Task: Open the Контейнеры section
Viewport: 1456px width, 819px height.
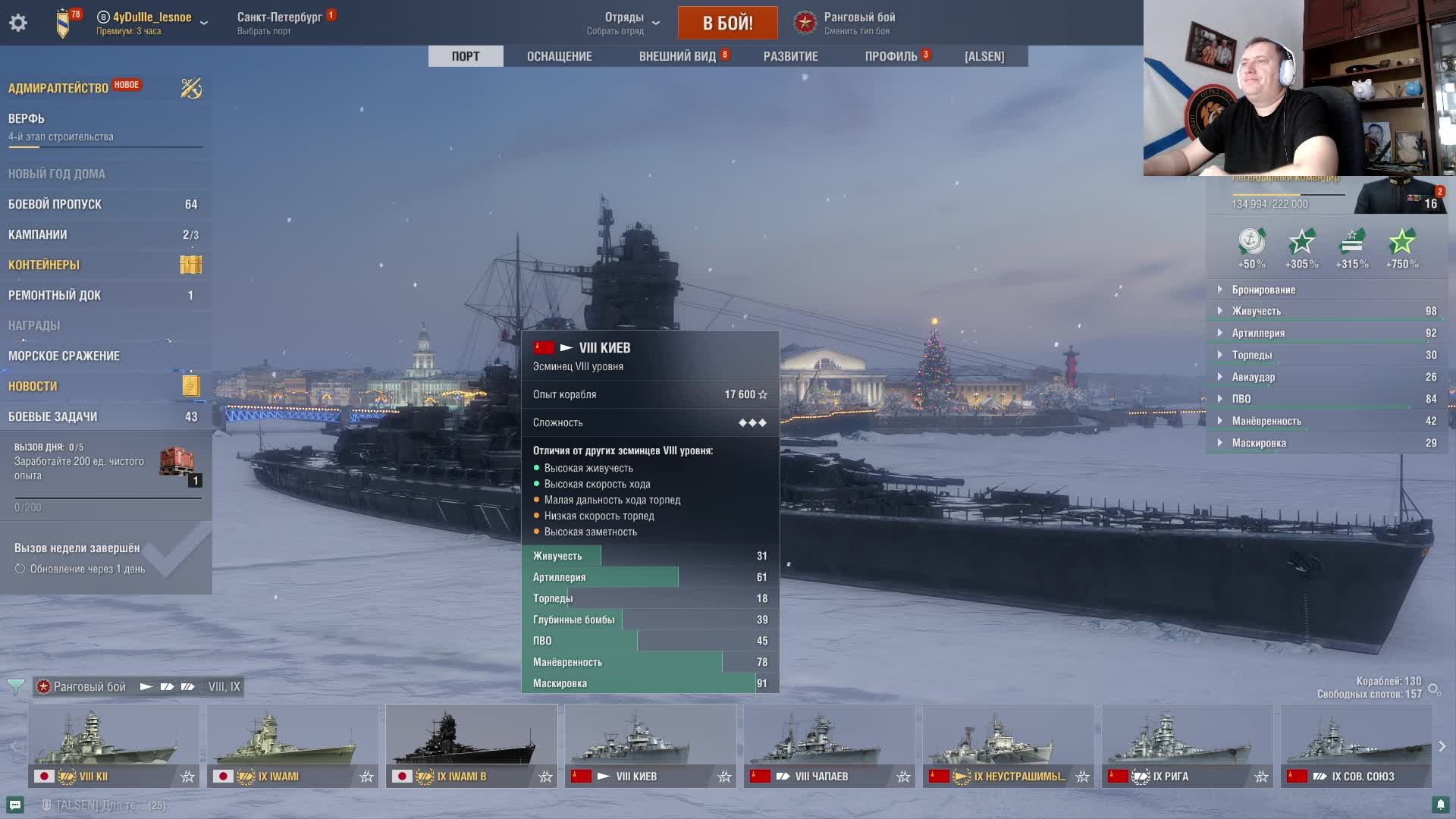Action: click(x=44, y=265)
